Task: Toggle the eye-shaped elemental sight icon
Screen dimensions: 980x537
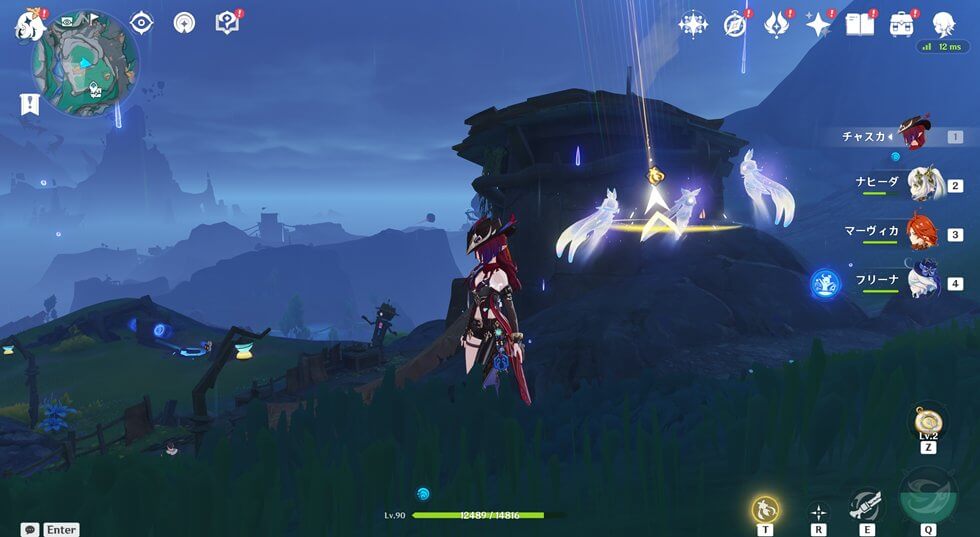Action: [142, 23]
